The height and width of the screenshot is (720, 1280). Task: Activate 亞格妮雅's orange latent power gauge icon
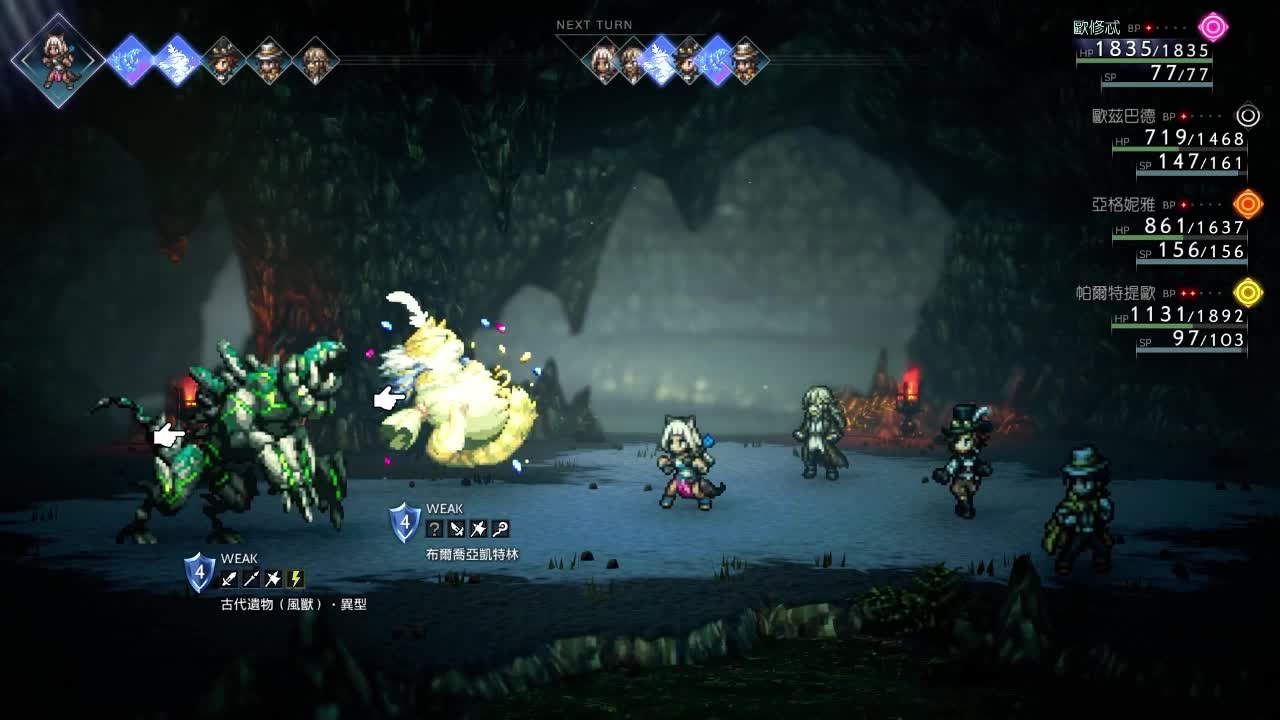coord(1247,204)
